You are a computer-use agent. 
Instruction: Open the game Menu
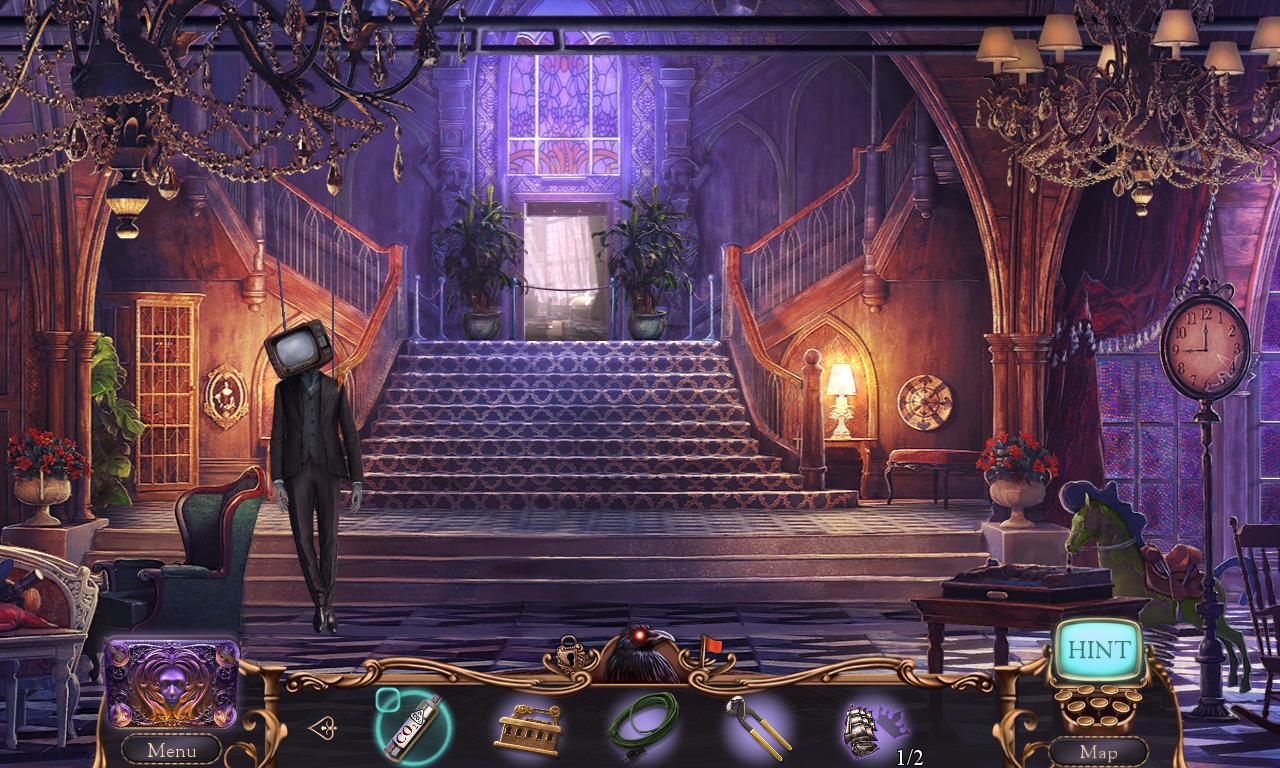pos(170,749)
